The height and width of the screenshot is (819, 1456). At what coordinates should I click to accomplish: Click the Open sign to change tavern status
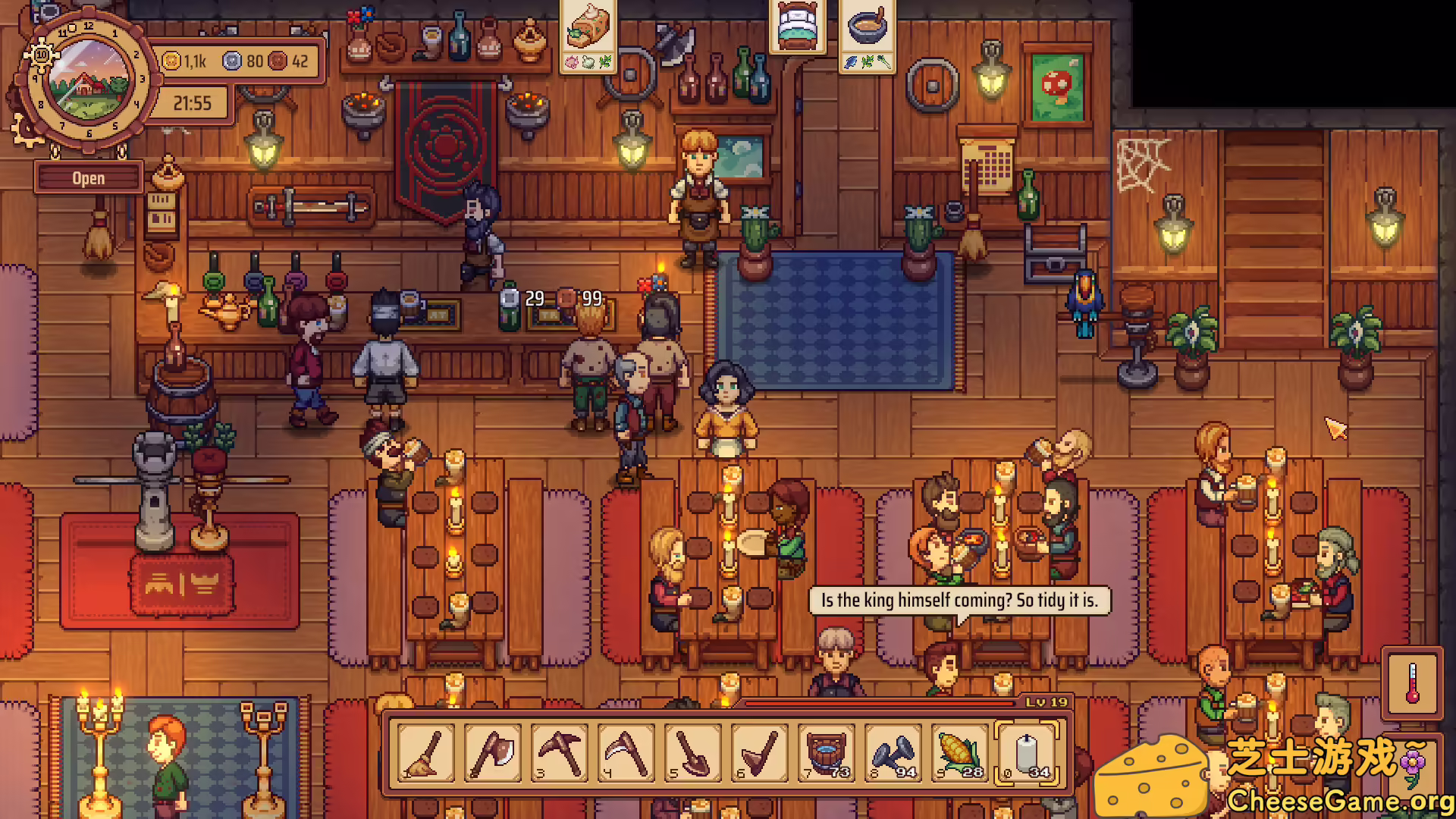[89, 177]
